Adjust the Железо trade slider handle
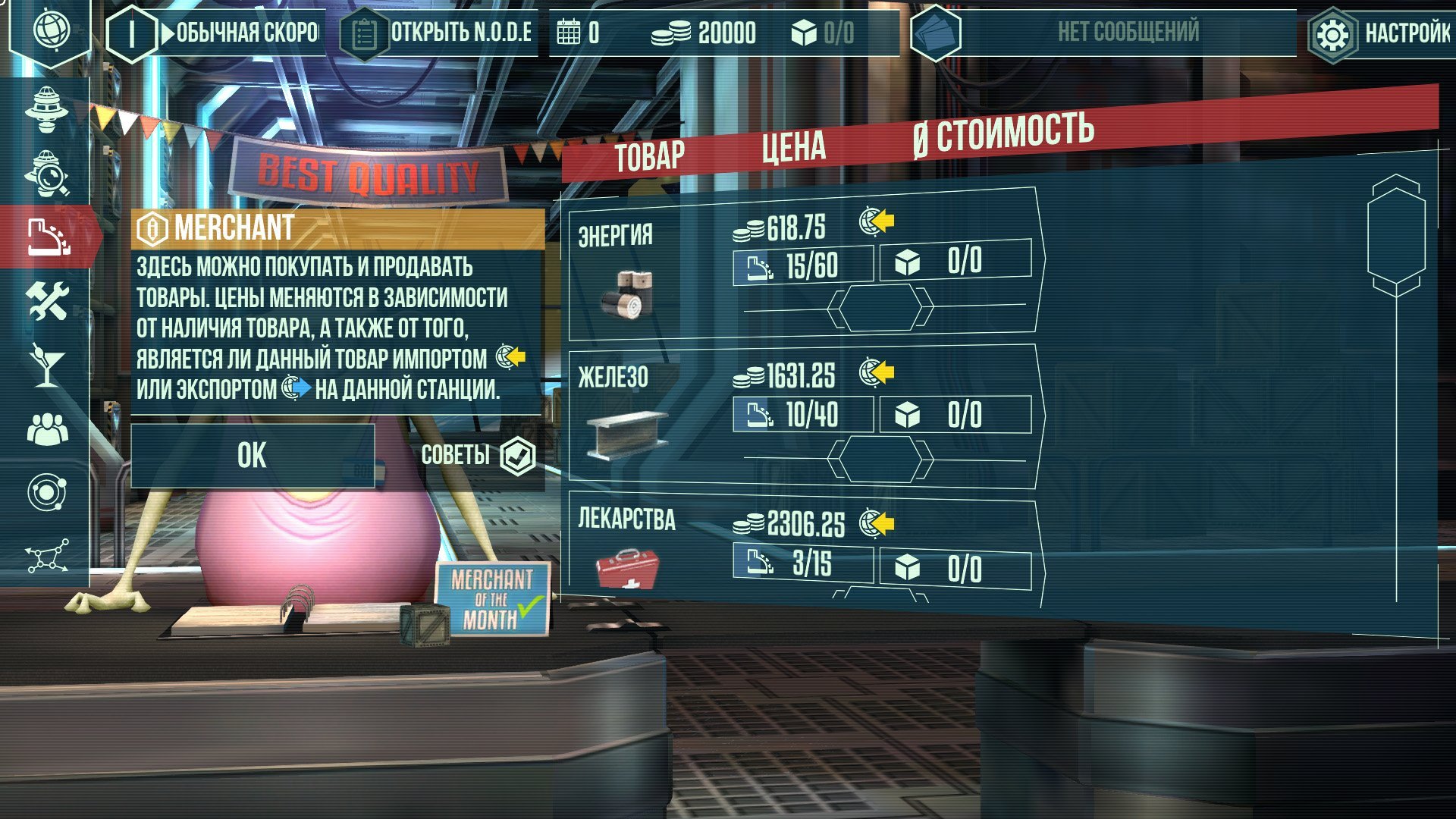This screenshot has width=1456, height=819. 880,460
